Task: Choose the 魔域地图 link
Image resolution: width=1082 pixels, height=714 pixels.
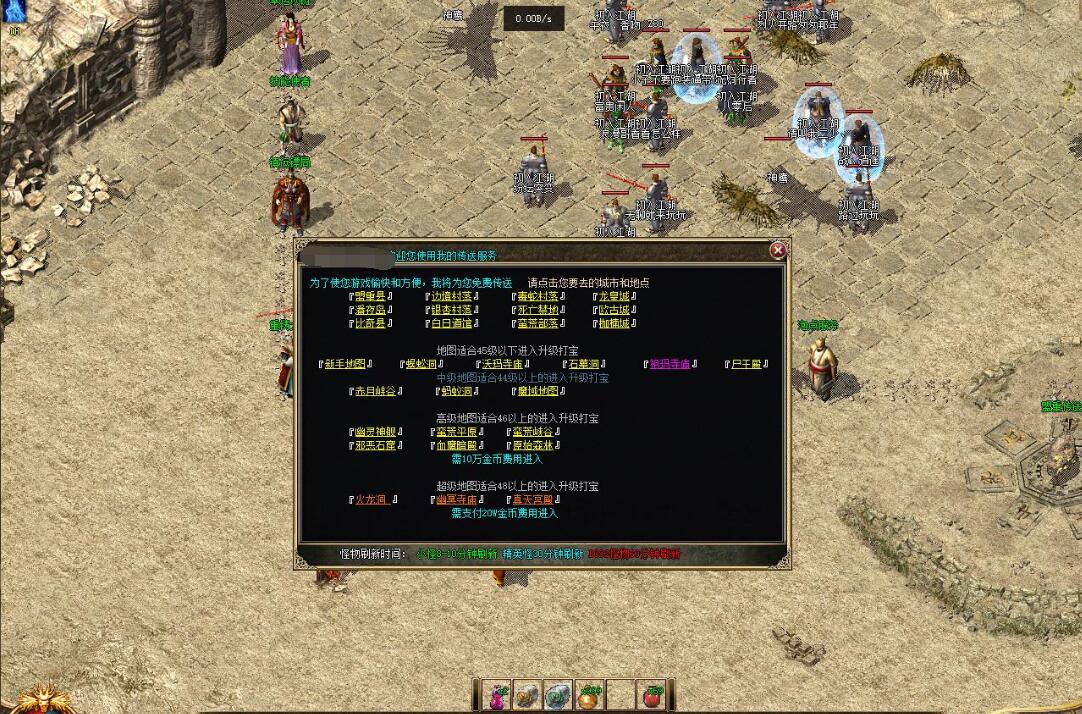Action: 538,391
